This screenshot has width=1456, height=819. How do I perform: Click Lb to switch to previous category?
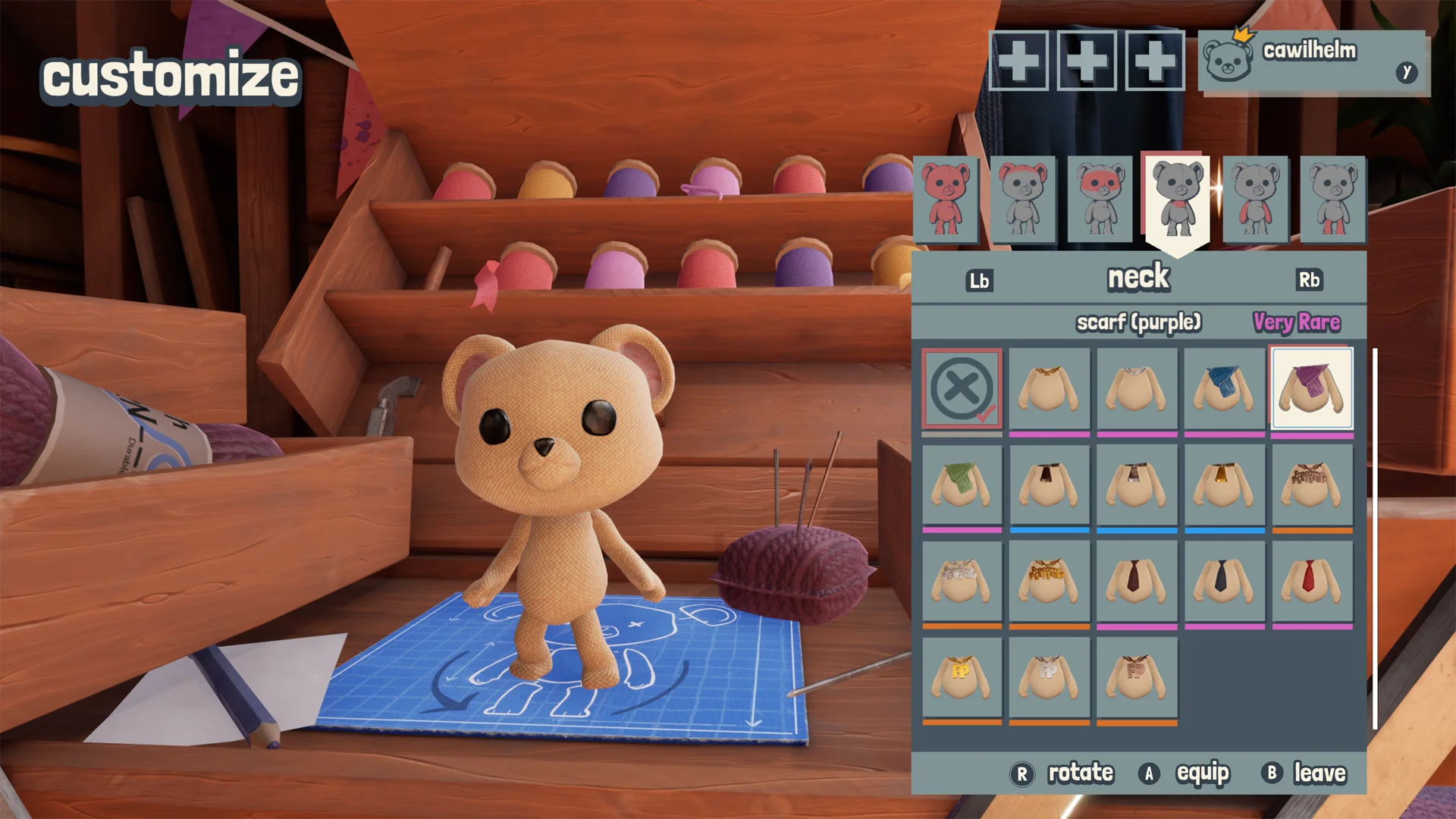(981, 280)
